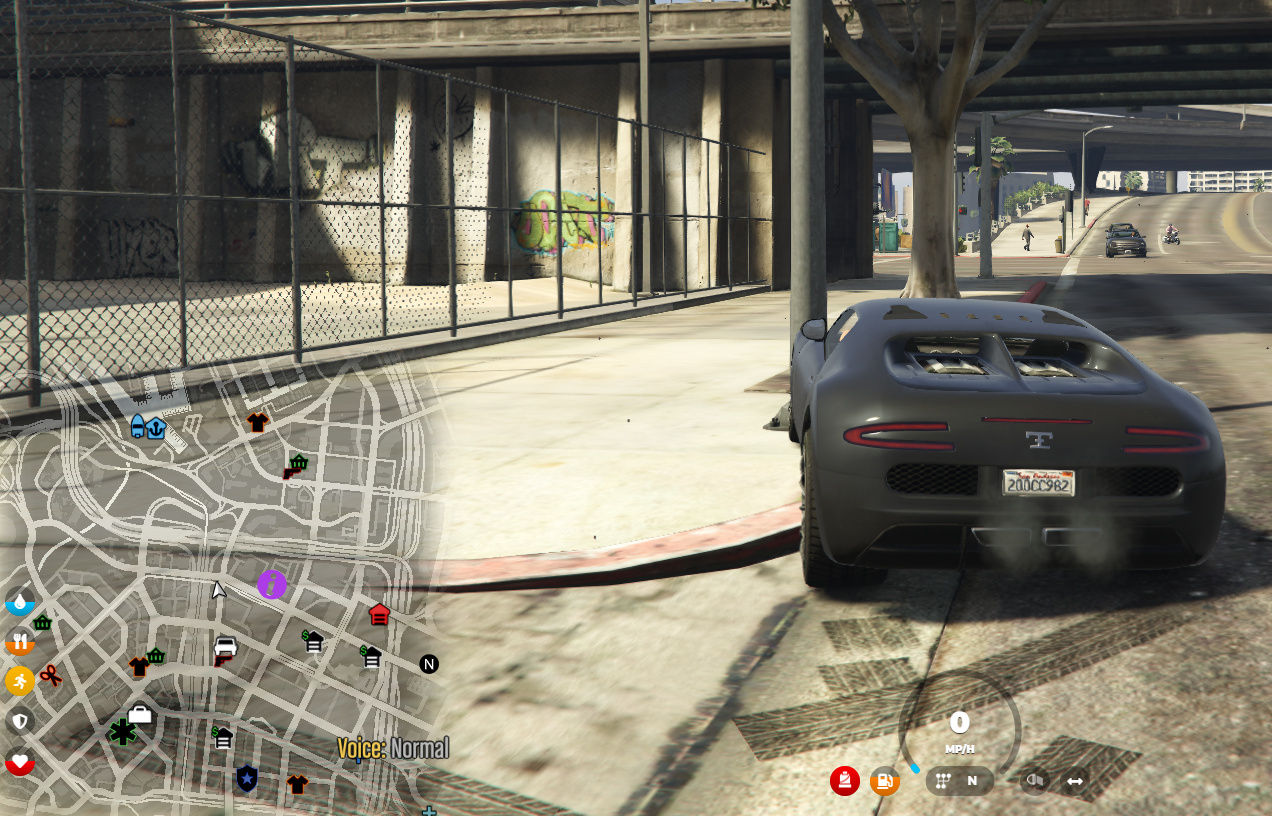Select the red garage marker on the minimap
The height and width of the screenshot is (816, 1272).
coord(379,614)
